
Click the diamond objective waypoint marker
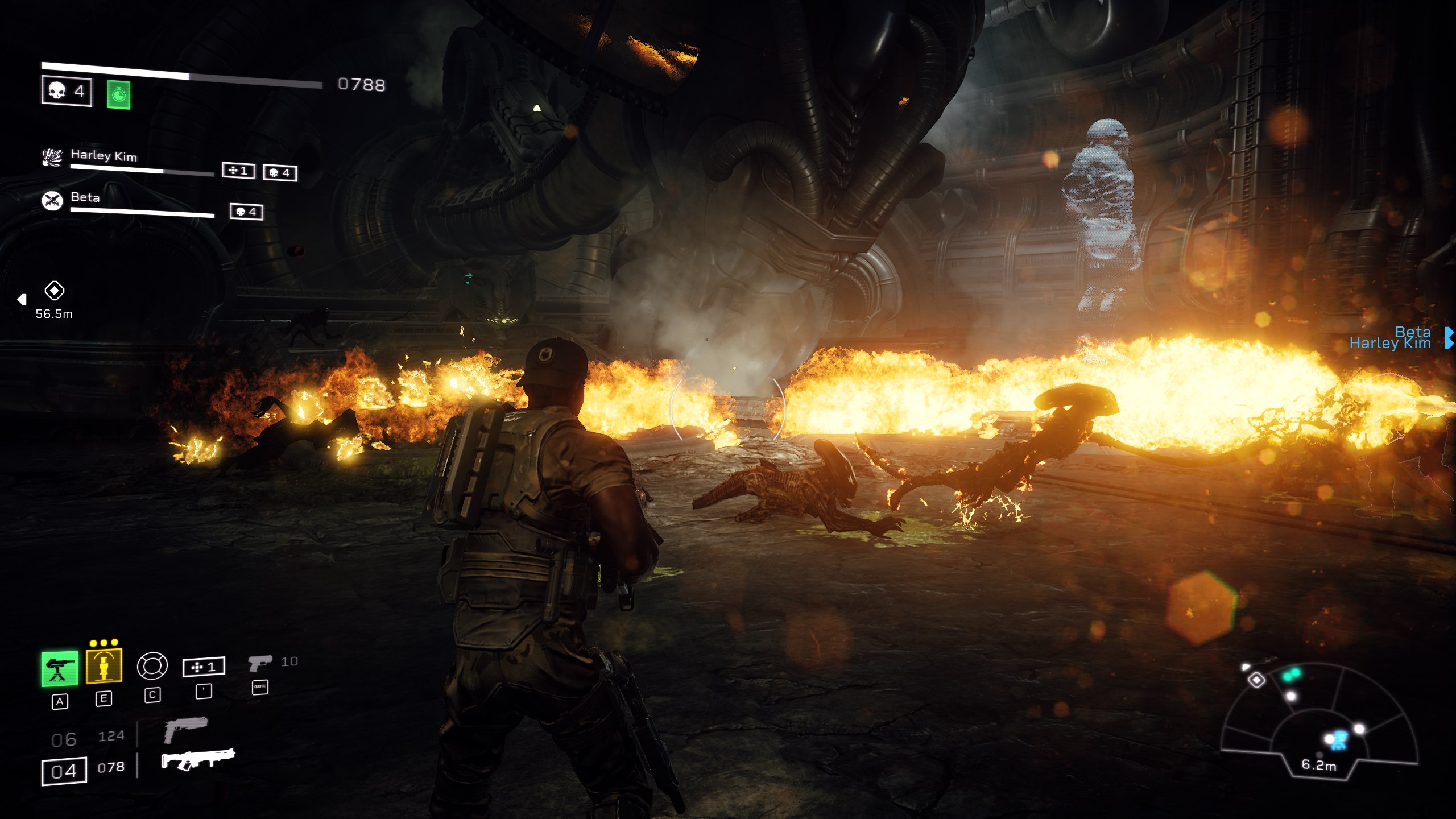pos(54,291)
